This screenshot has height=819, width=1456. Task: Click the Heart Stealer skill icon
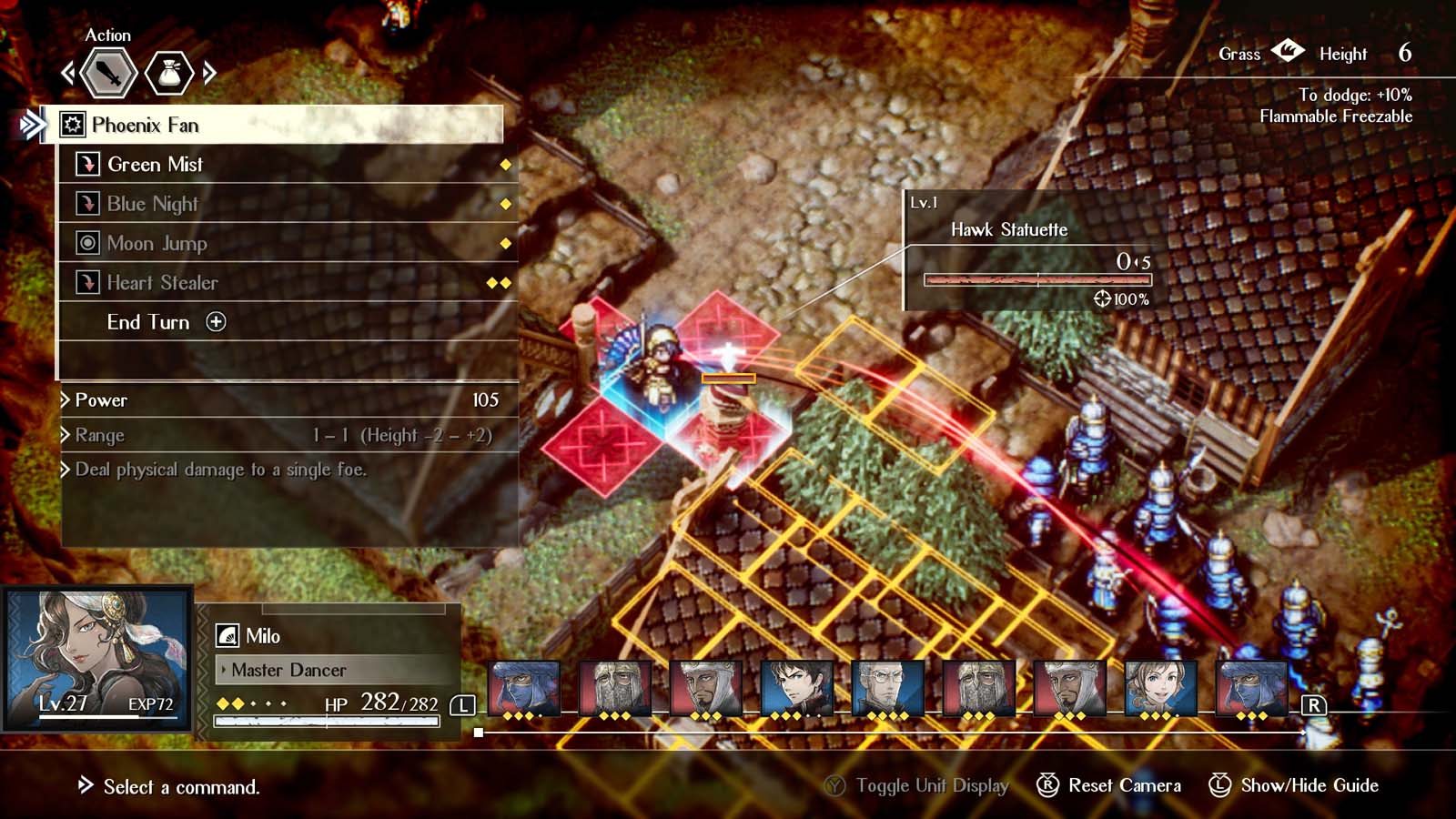pos(89,283)
